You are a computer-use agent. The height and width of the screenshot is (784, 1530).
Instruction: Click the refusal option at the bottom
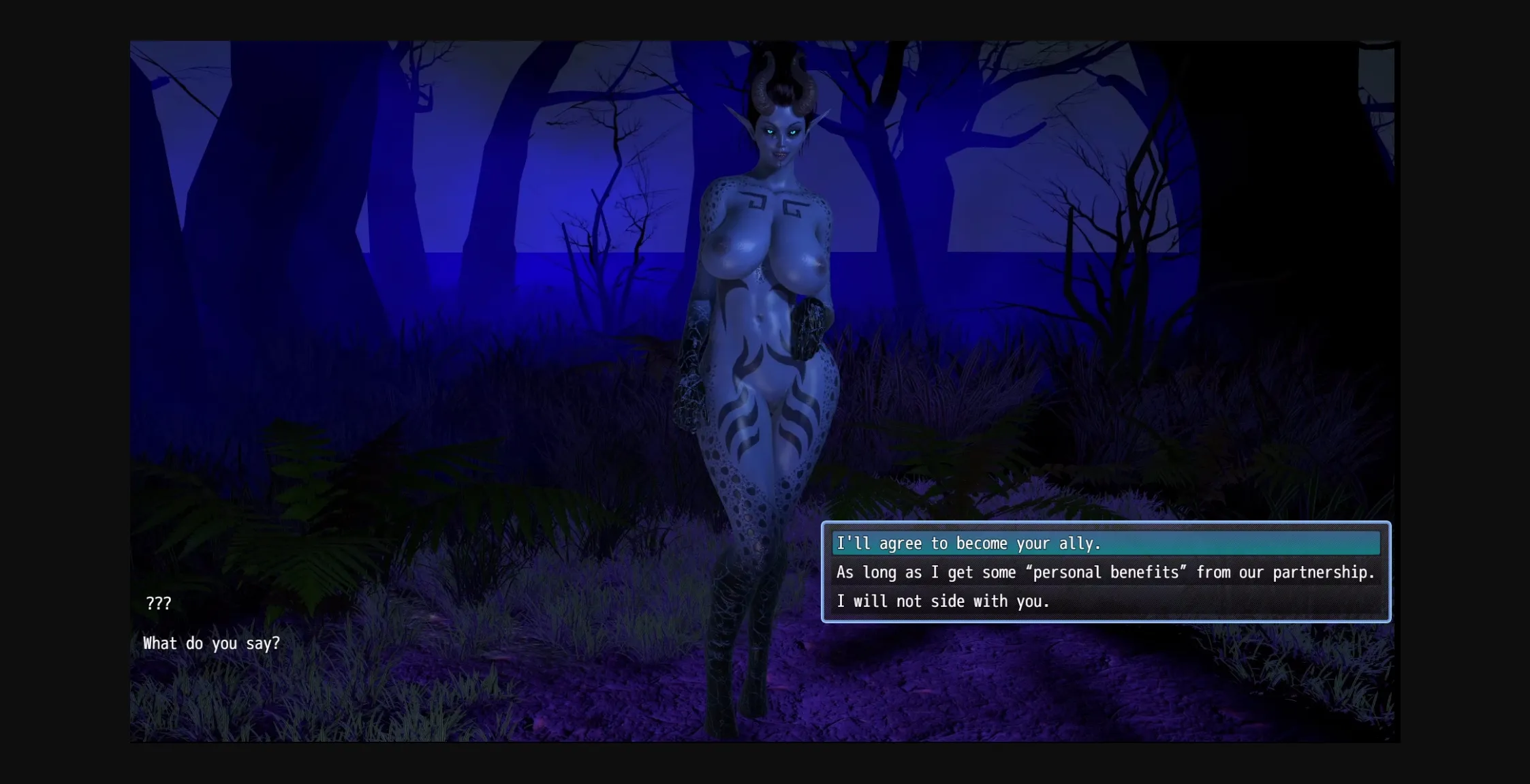(943, 601)
